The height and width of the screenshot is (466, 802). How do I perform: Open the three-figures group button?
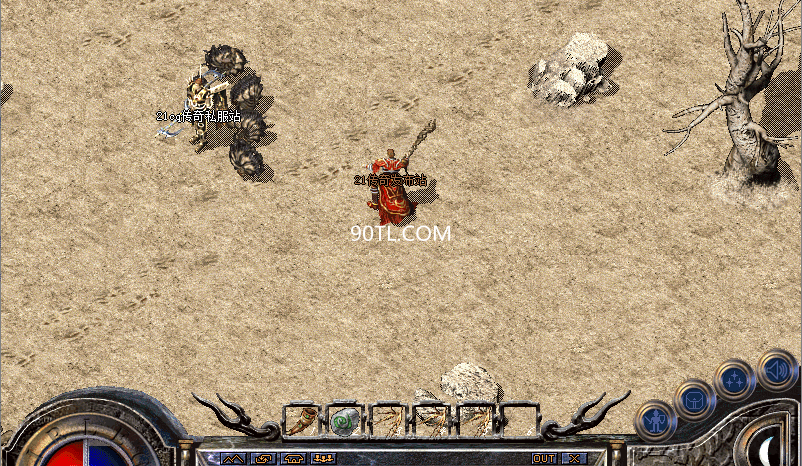323,458
